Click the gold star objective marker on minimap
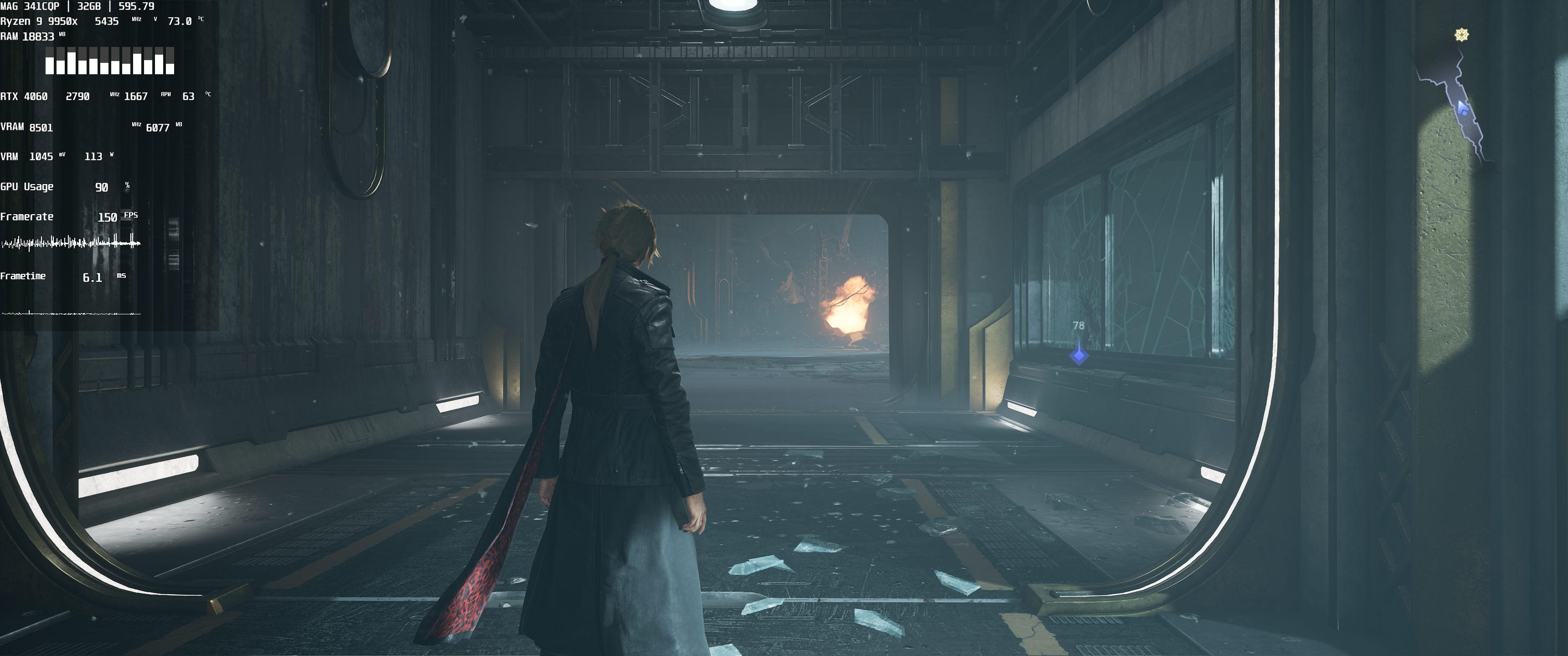Viewport: 1568px width, 656px height. click(x=1461, y=35)
